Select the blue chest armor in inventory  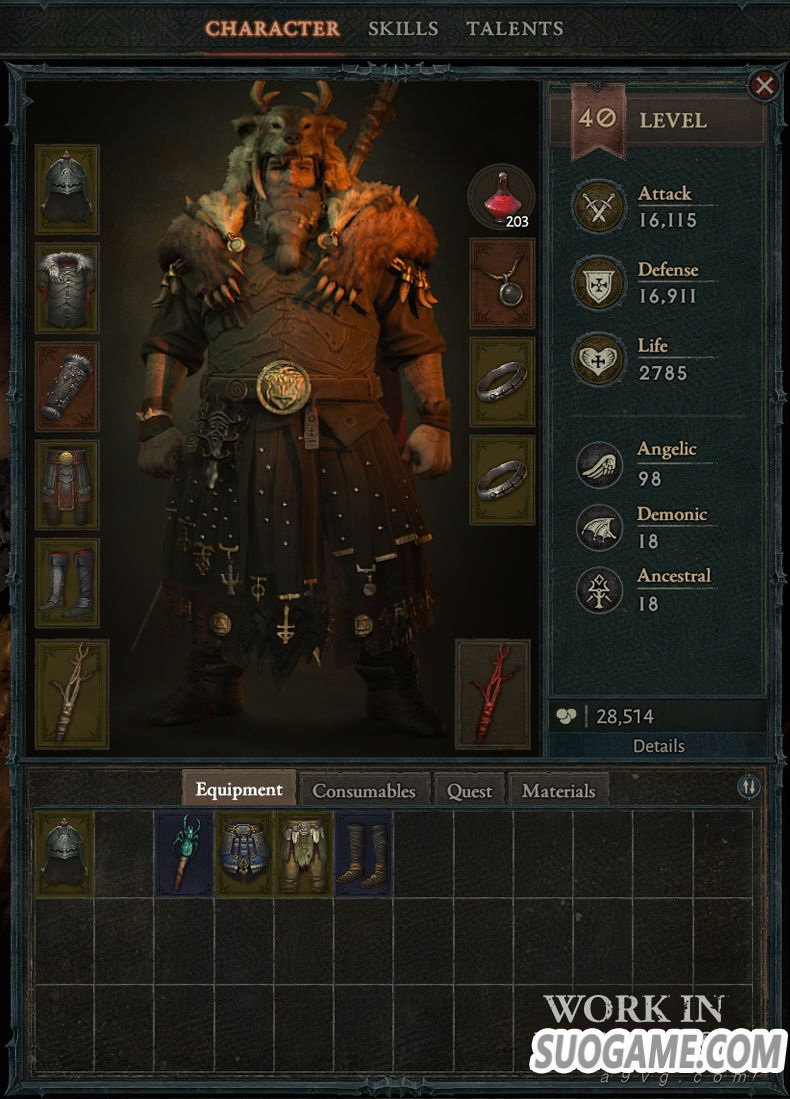point(244,853)
